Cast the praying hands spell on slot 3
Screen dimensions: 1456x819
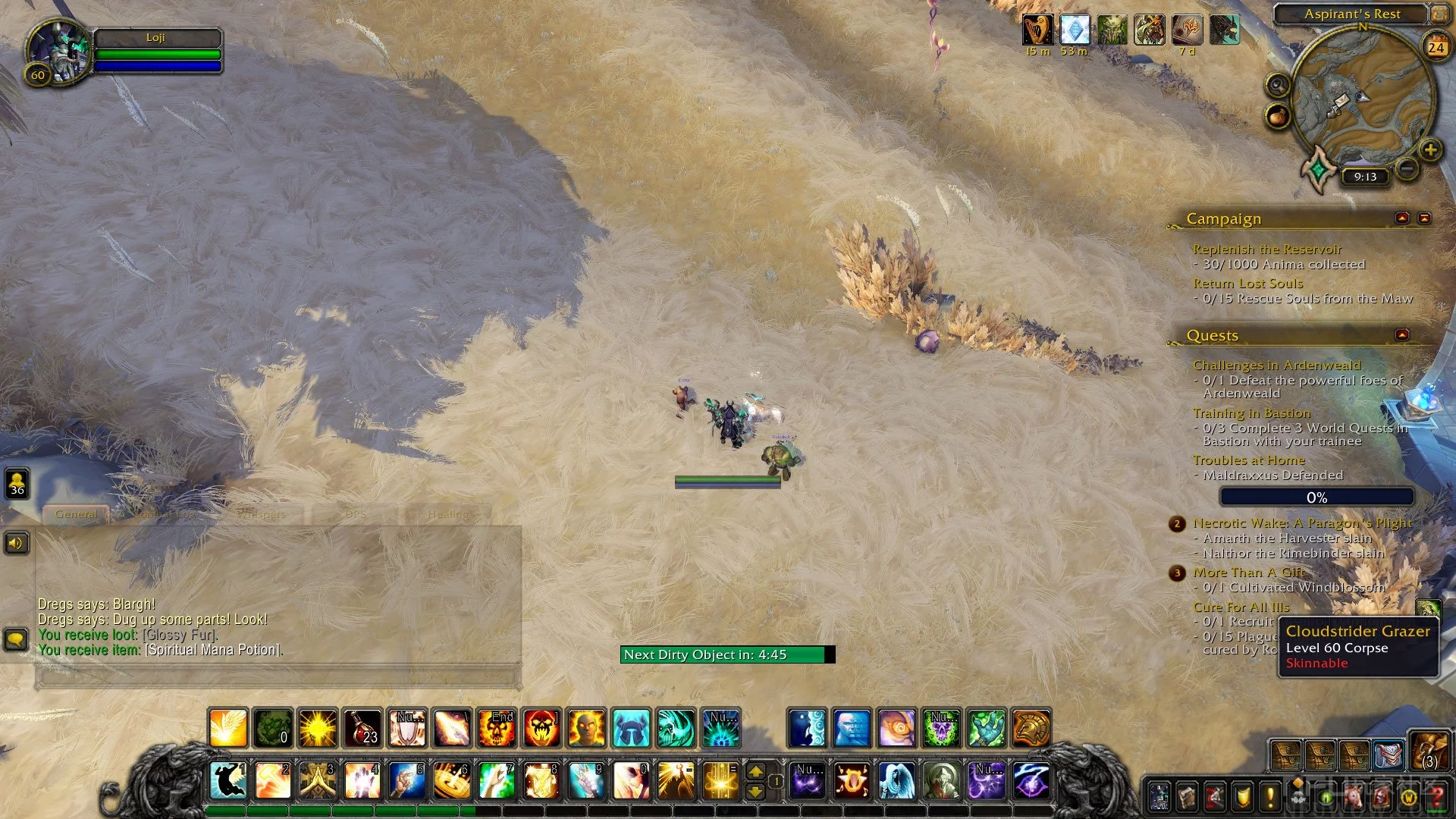(x=318, y=781)
